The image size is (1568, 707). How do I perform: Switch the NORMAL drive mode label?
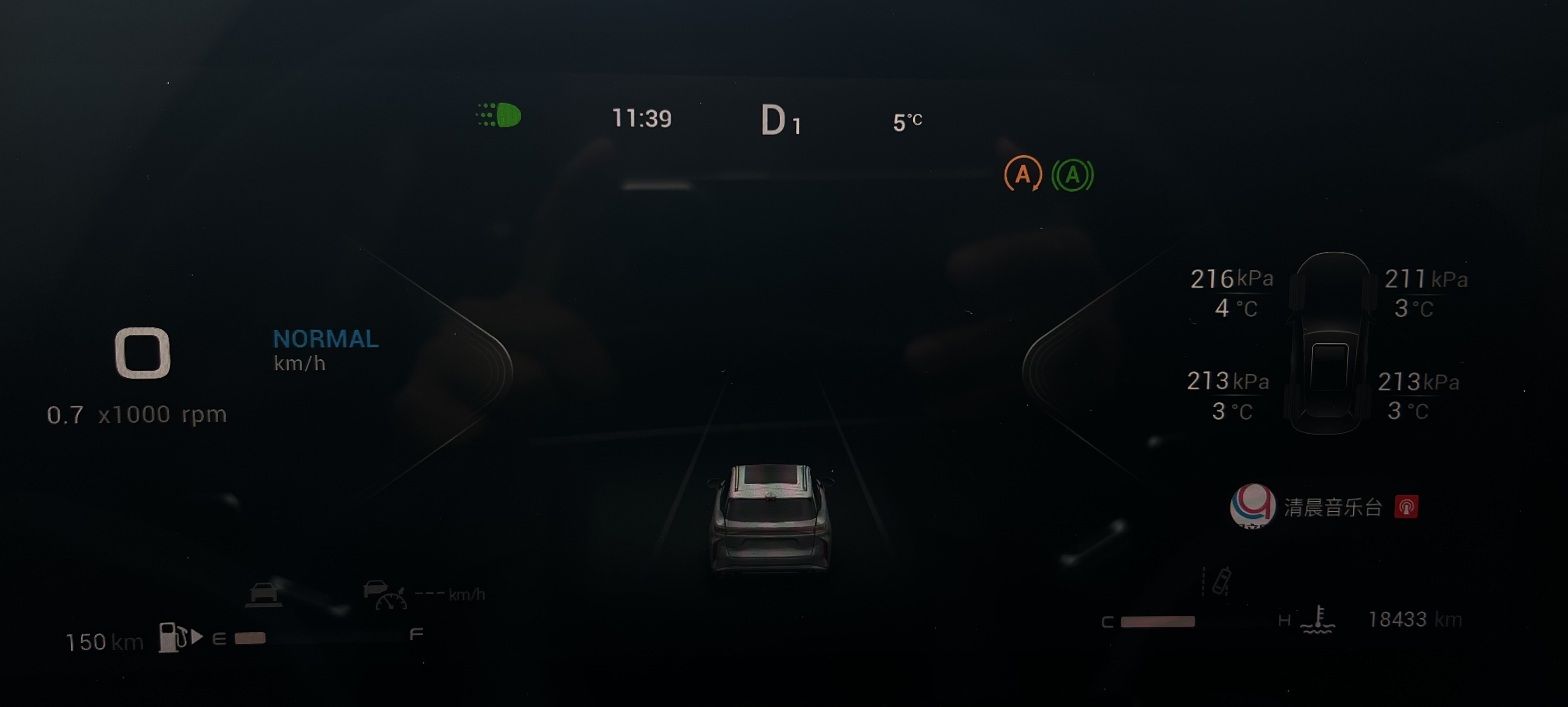(326, 339)
